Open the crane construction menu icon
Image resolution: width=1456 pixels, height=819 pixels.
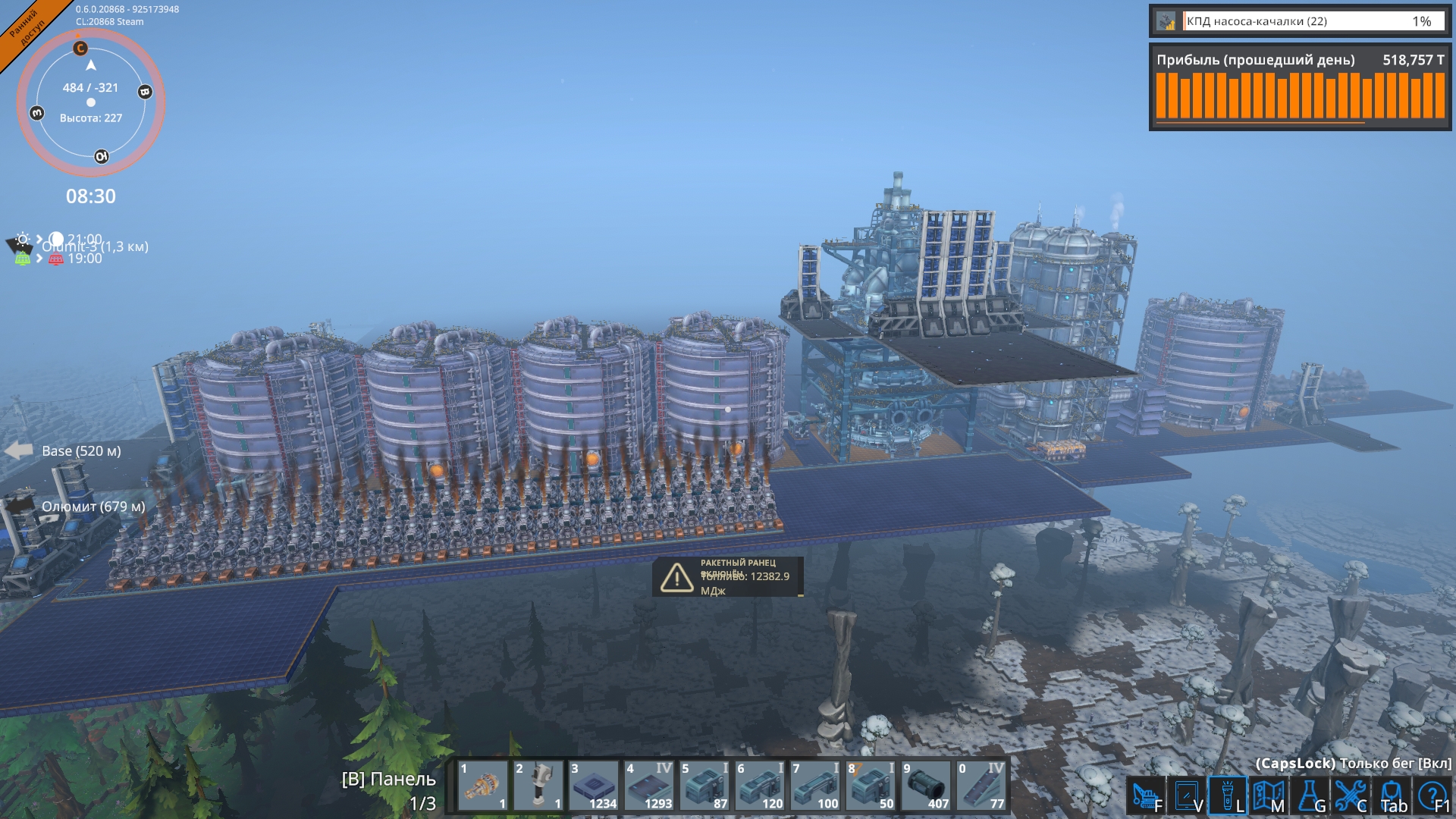[1145, 796]
